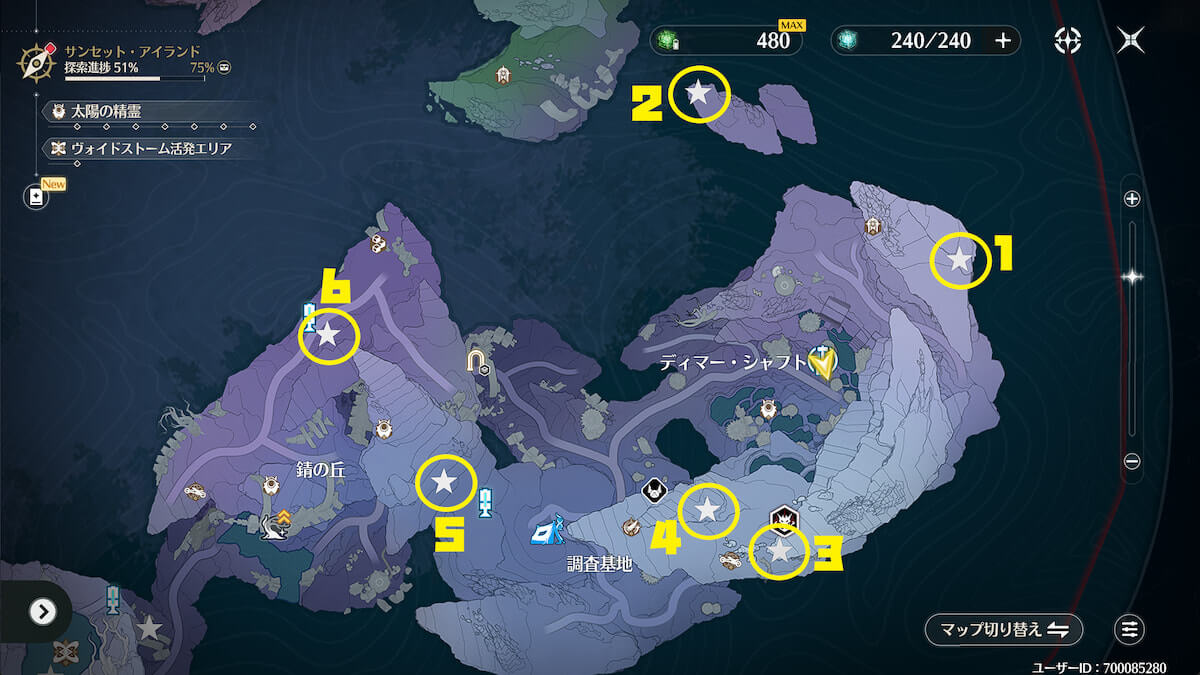Pick the star marker labeled number 6
1200x675 pixels.
(x=328, y=335)
